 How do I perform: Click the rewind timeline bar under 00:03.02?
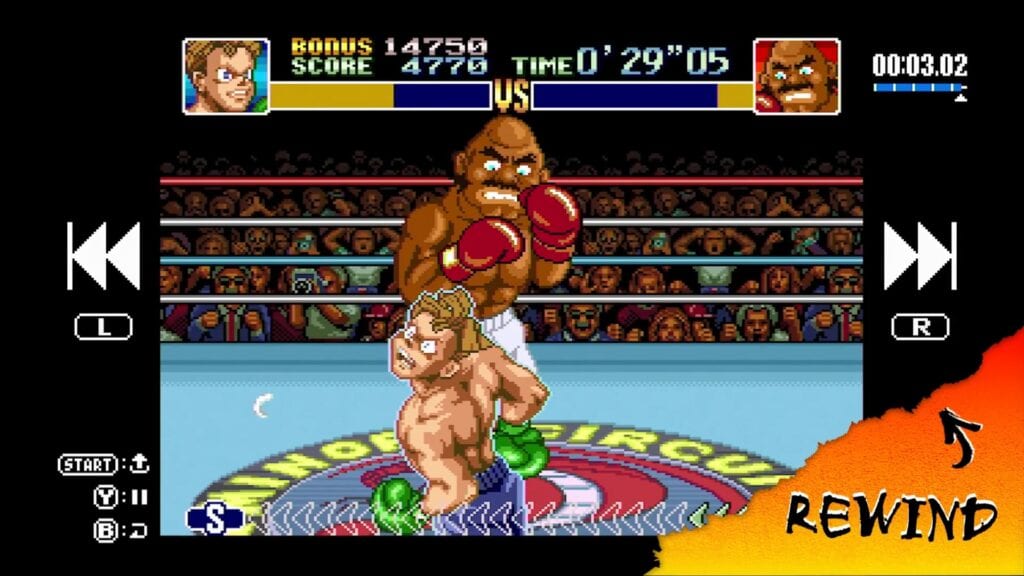[919, 88]
